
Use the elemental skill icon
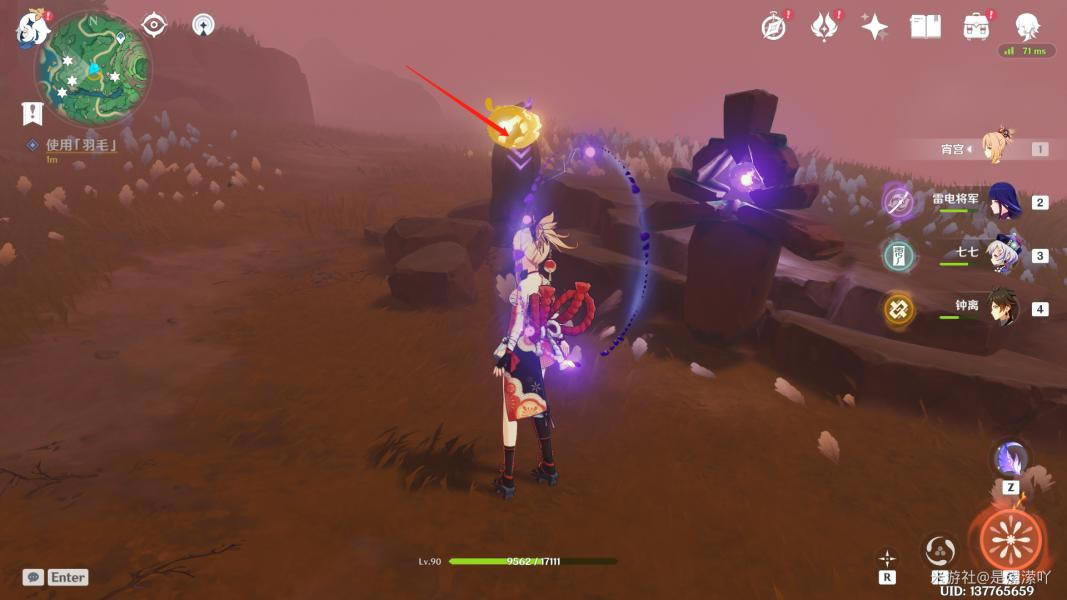[941, 549]
